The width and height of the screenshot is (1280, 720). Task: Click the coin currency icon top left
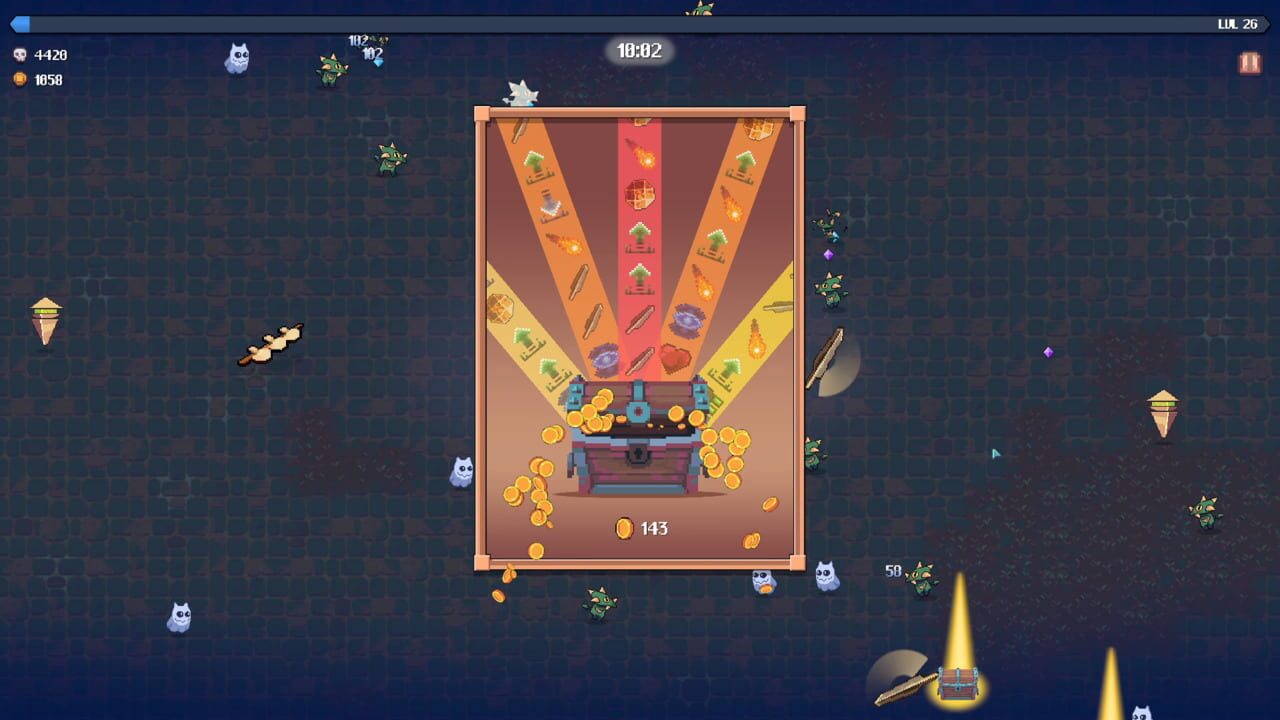[x=20, y=77]
